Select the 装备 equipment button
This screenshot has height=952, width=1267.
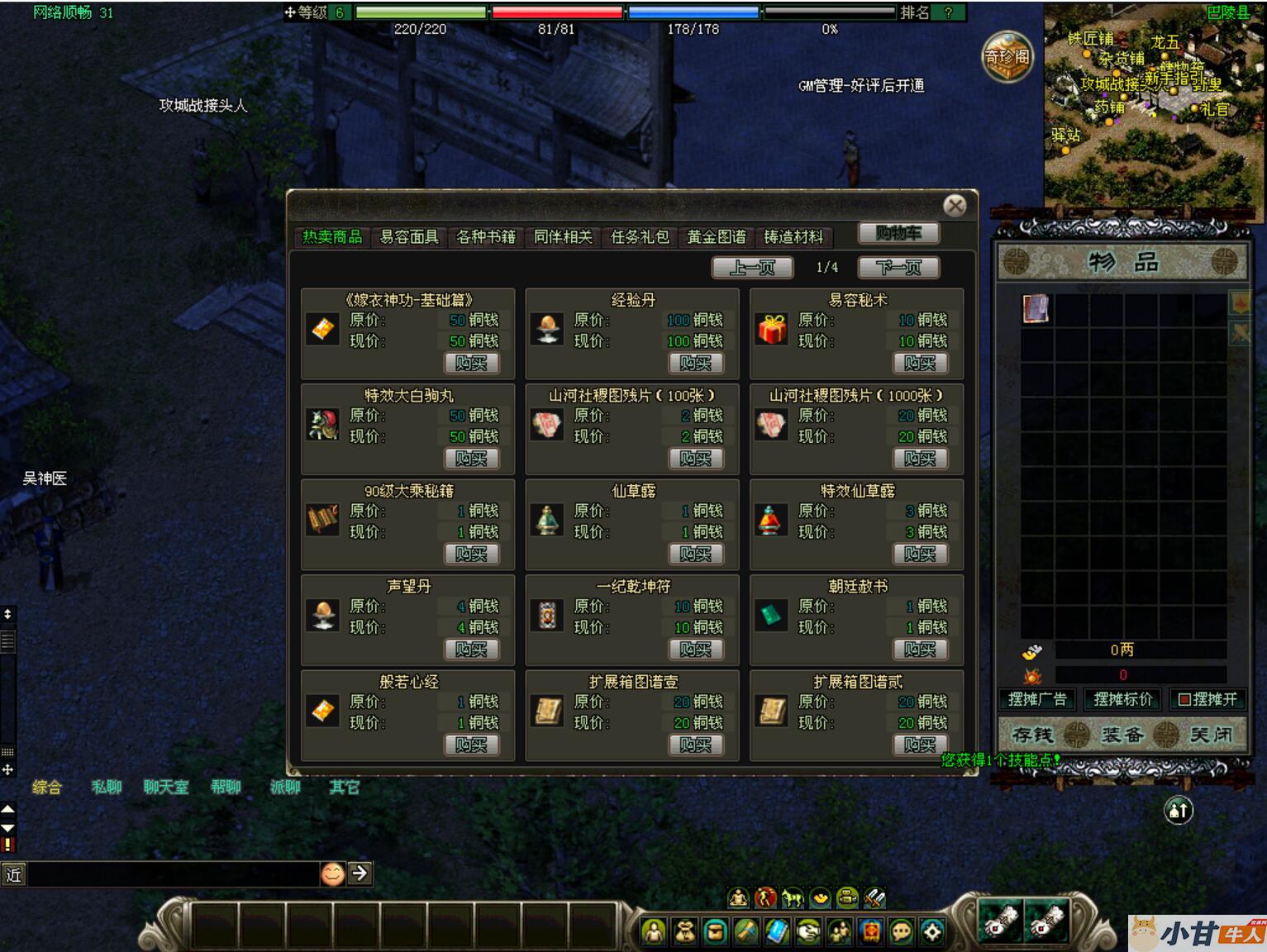pos(1122,735)
